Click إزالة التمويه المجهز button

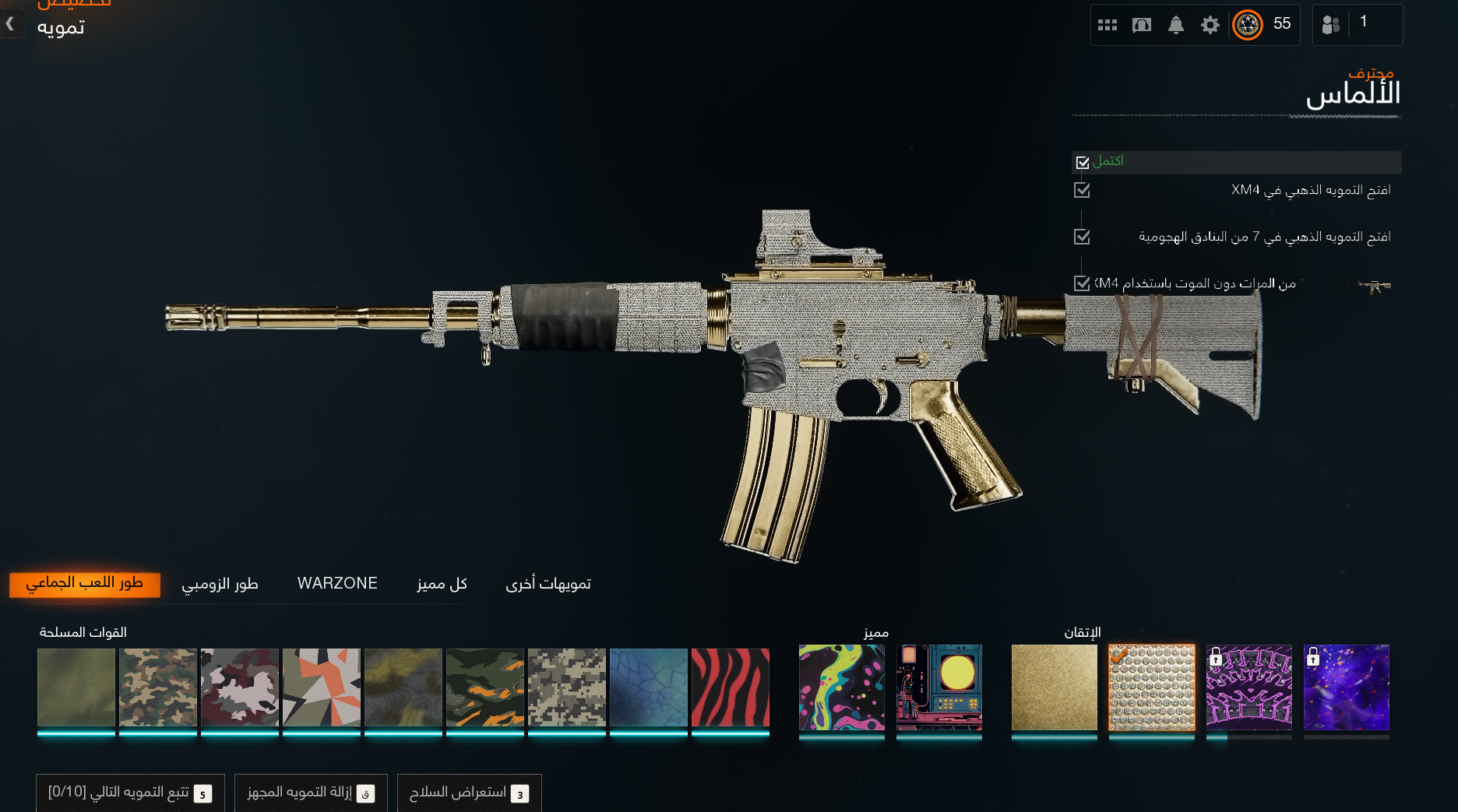pyautogui.click(x=311, y=793)
